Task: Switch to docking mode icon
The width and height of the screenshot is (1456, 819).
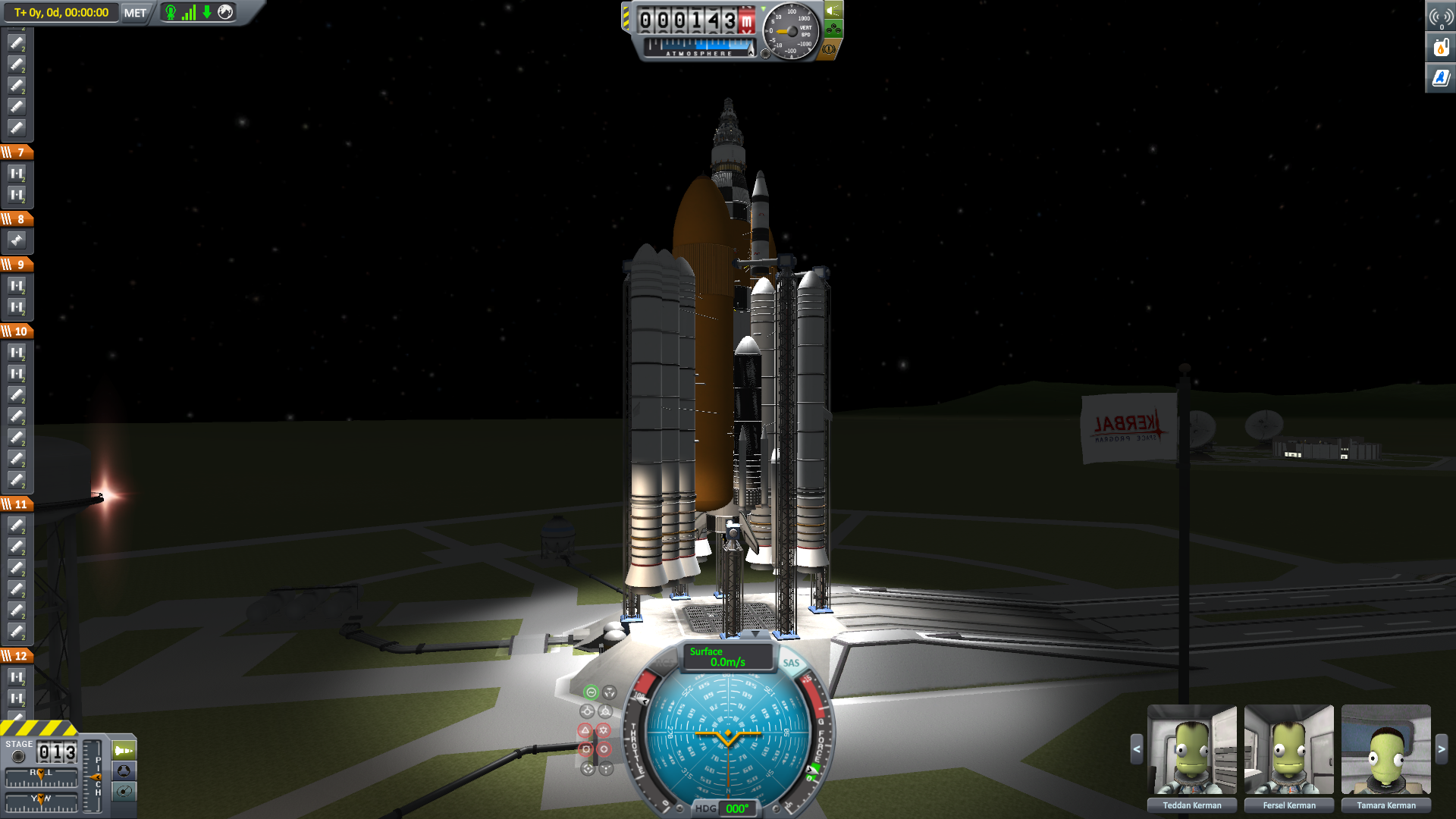Action: click(124, 771)
